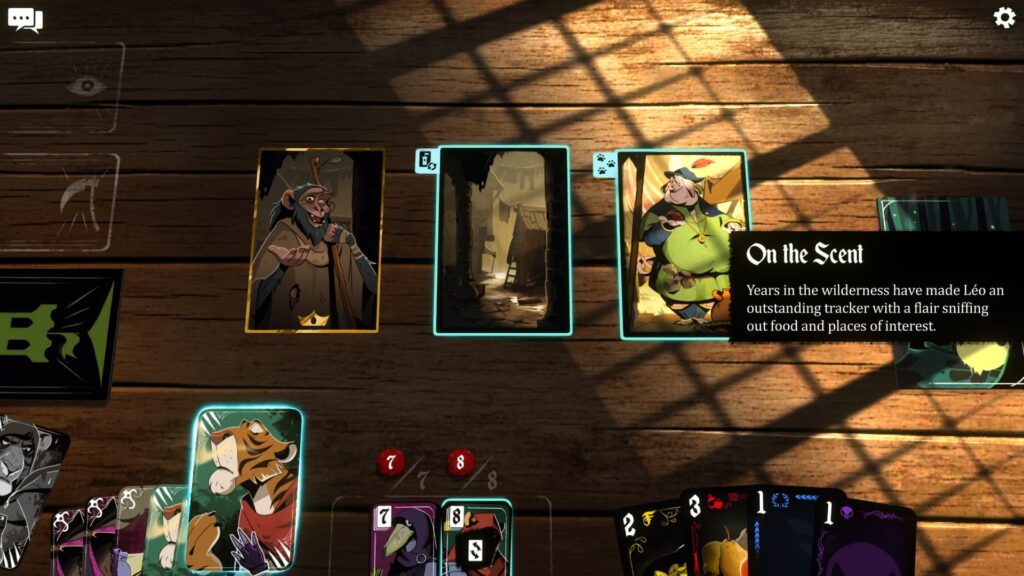Click the purple crow card valued 7
Viewport: 1024px width, 576px height.
click(x=403, y=540)
